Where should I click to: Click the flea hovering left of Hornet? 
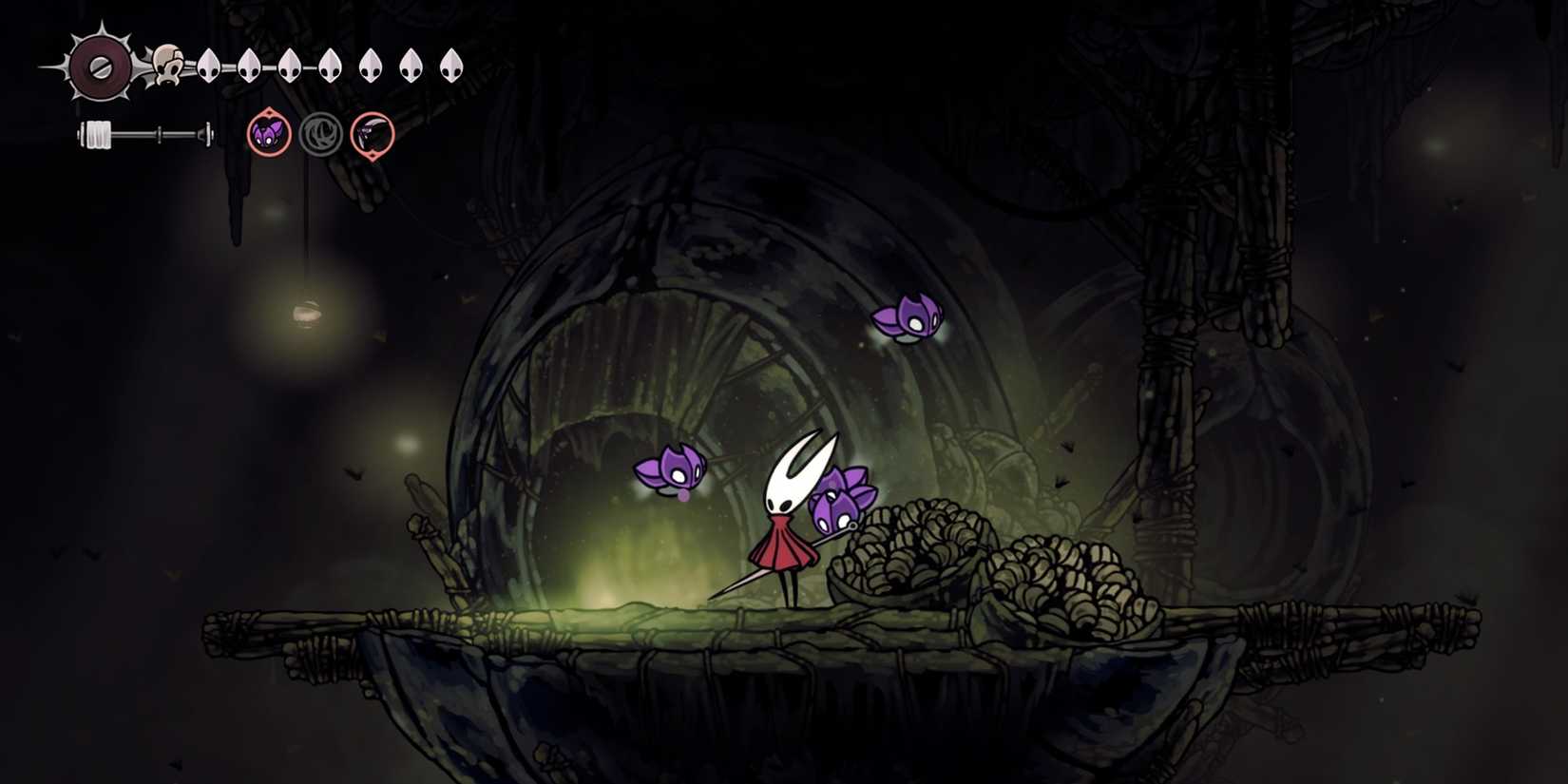(x=670, y=470)
